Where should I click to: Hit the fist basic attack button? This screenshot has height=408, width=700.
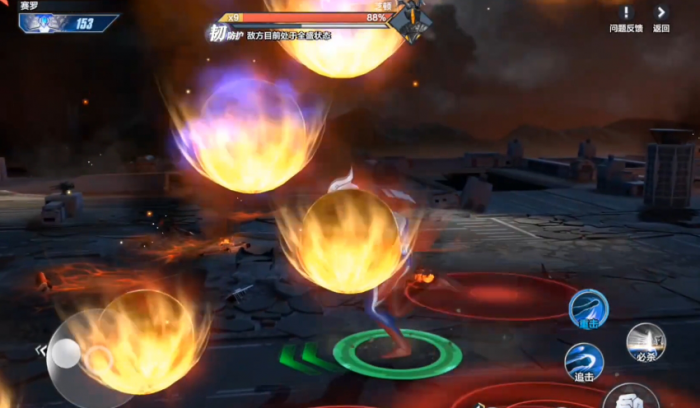pos(630,398)
